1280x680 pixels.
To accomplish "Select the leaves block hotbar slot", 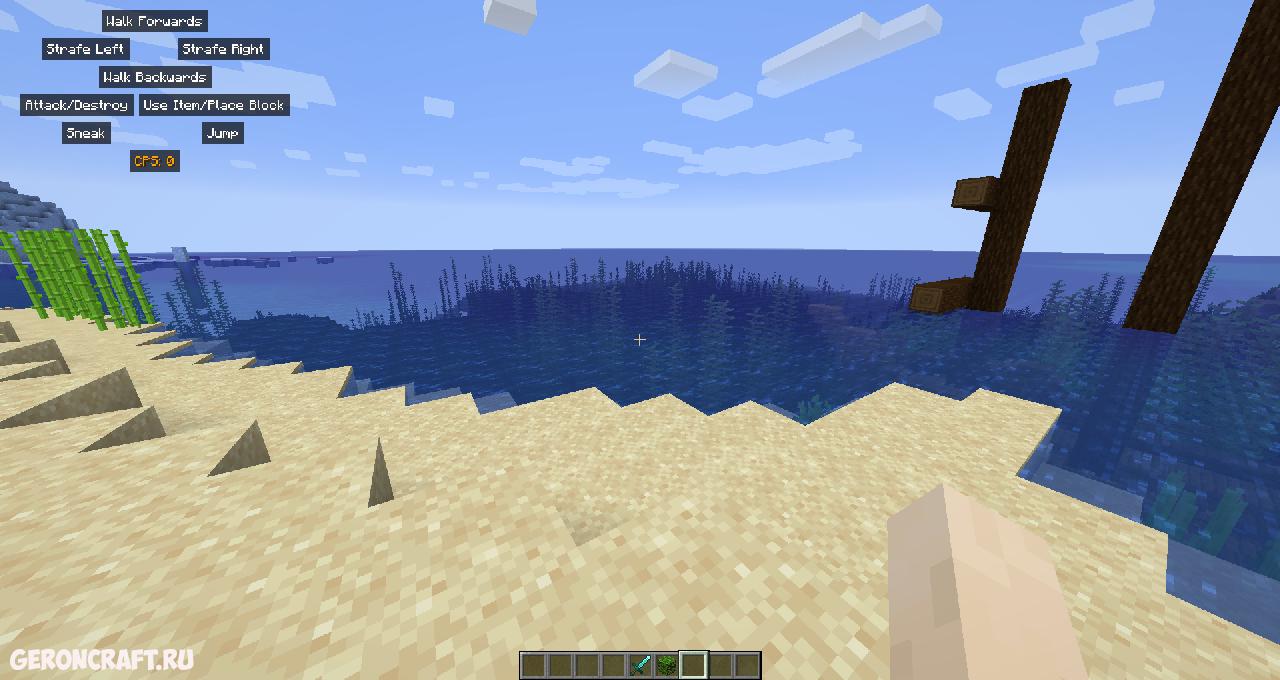I will [x=666, y=665].
